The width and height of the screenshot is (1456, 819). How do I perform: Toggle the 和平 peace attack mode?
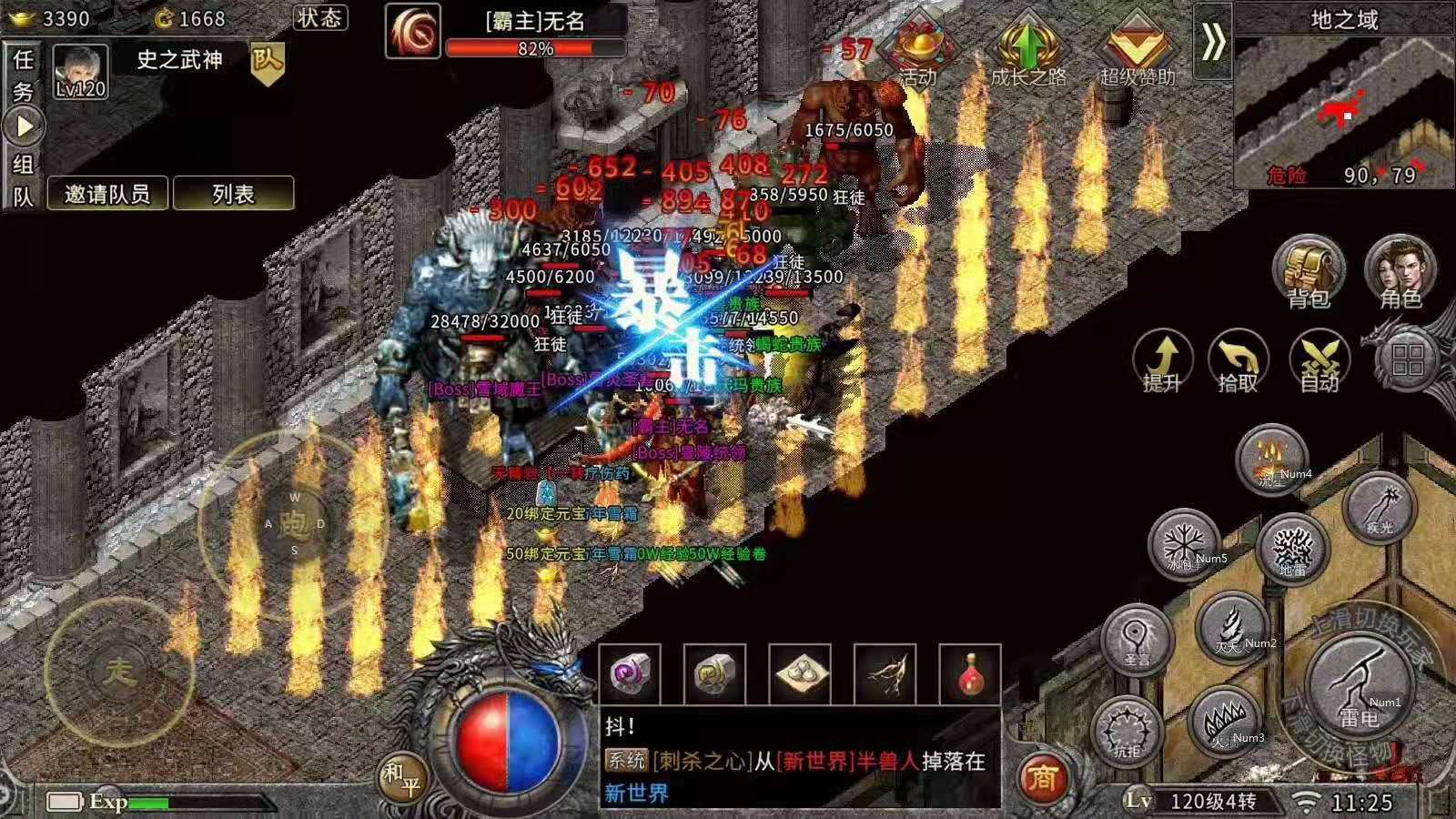(x=401, y=779)
